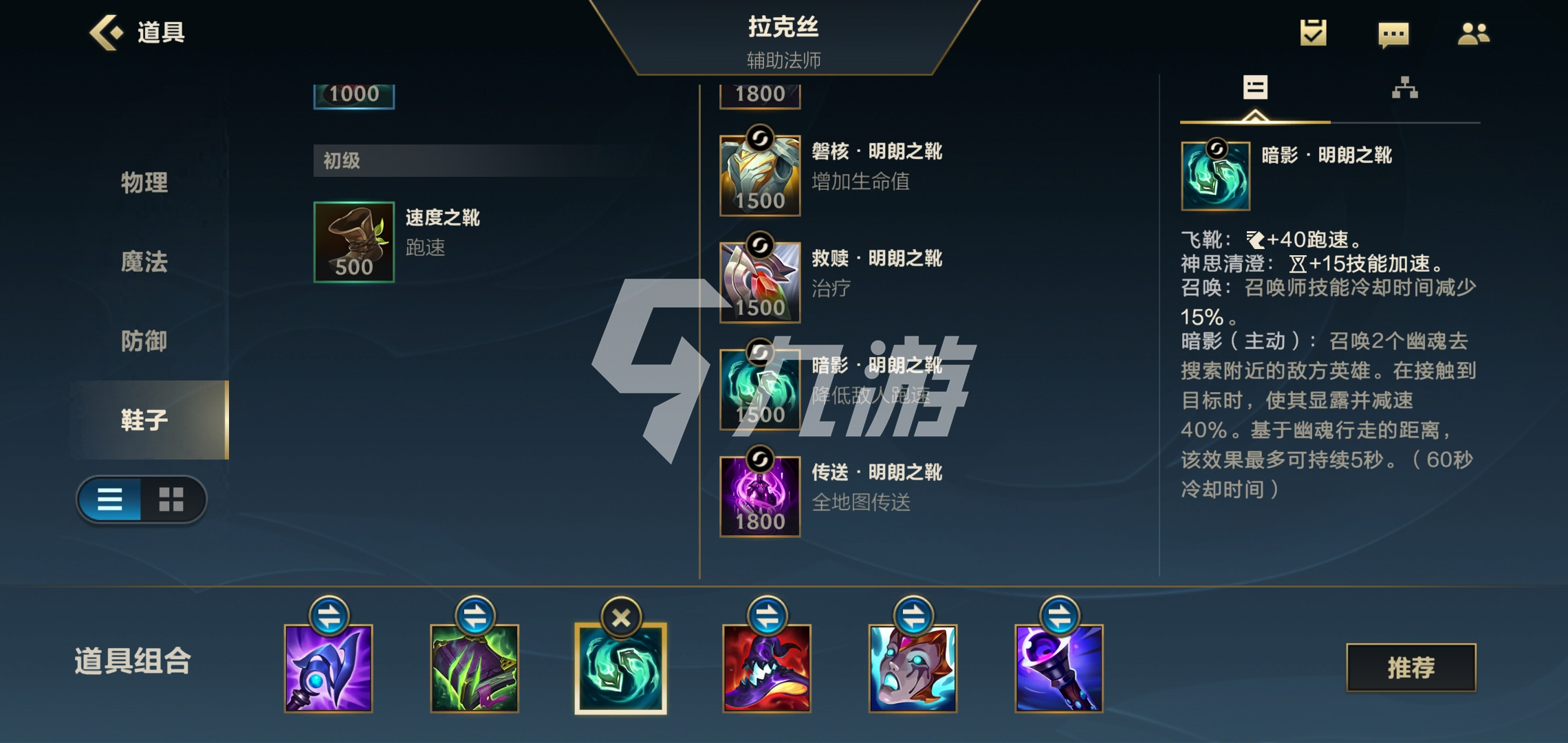Switch to the 魔法 category tab
Image resolution: width=1568 pixels, height=743 pixels.
pyautogui.click(x=144, y=262)
